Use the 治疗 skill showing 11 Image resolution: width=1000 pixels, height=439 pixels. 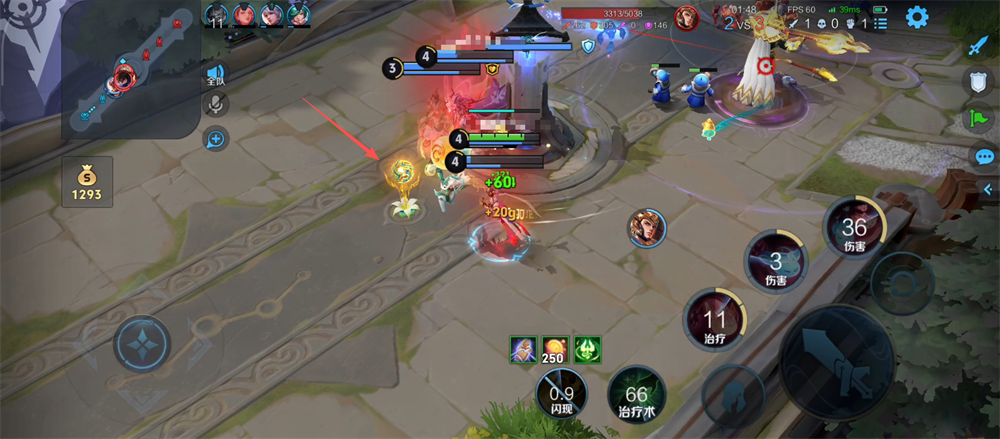coord(715,322)
